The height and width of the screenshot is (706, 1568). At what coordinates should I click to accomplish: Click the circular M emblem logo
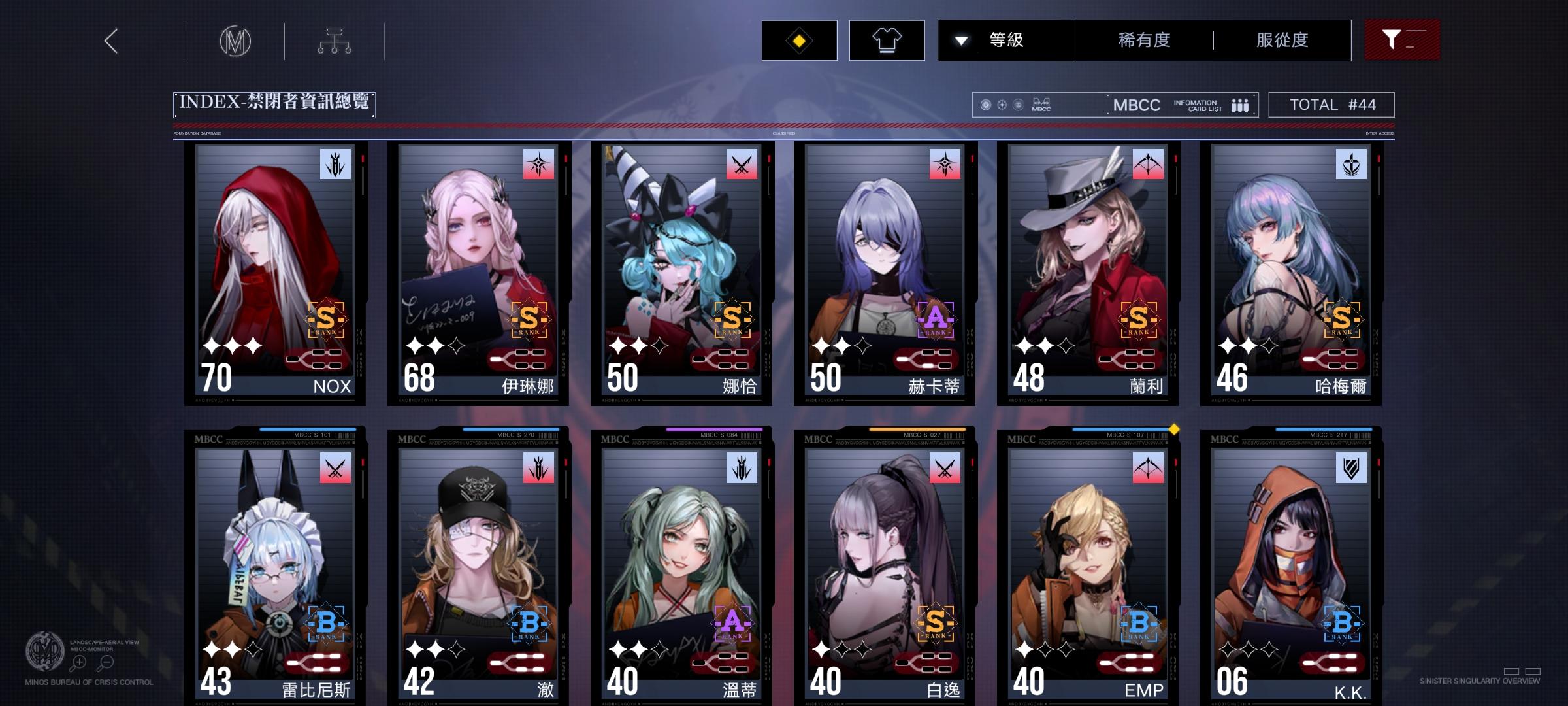pyautogui.click(x=237, y=41)
